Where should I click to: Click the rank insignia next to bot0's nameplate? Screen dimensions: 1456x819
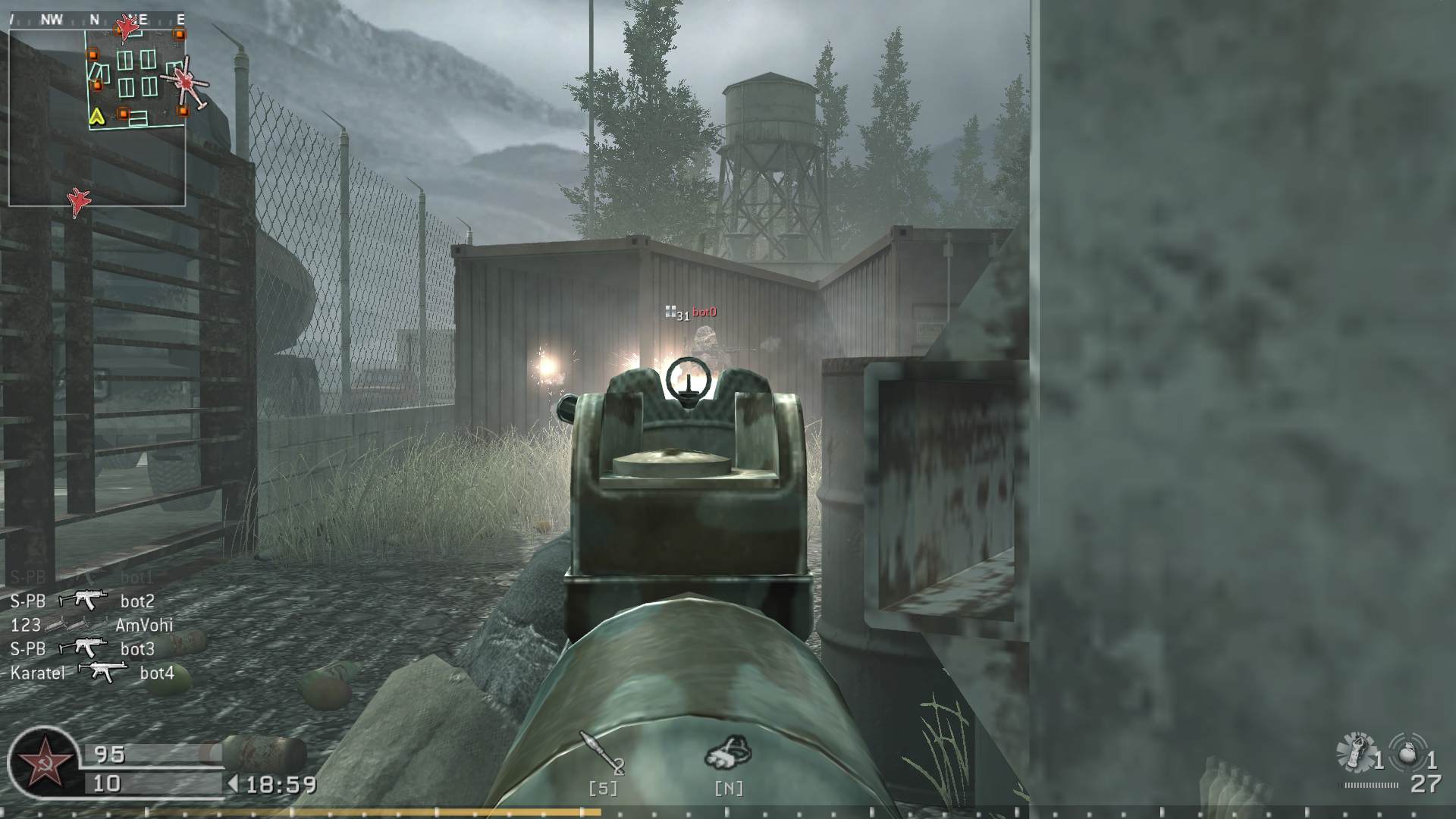(x=671, y=311)
